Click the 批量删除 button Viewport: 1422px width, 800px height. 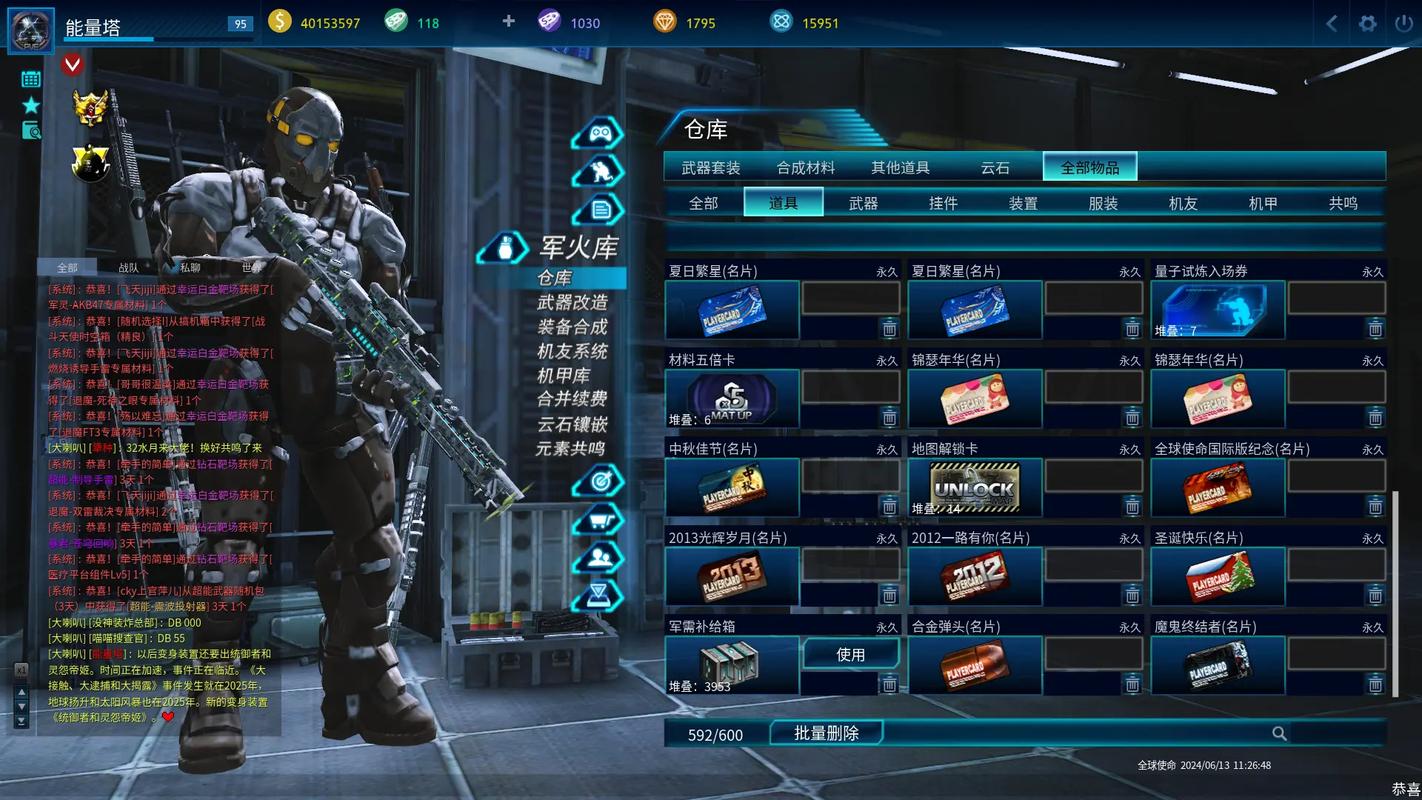(826, 733)
